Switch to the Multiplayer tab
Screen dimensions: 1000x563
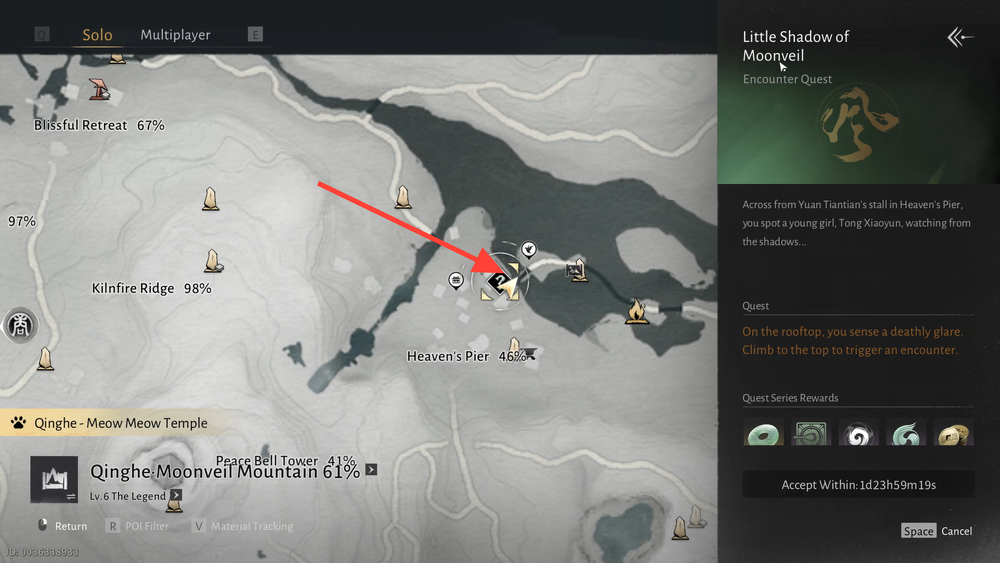point(175,35)
